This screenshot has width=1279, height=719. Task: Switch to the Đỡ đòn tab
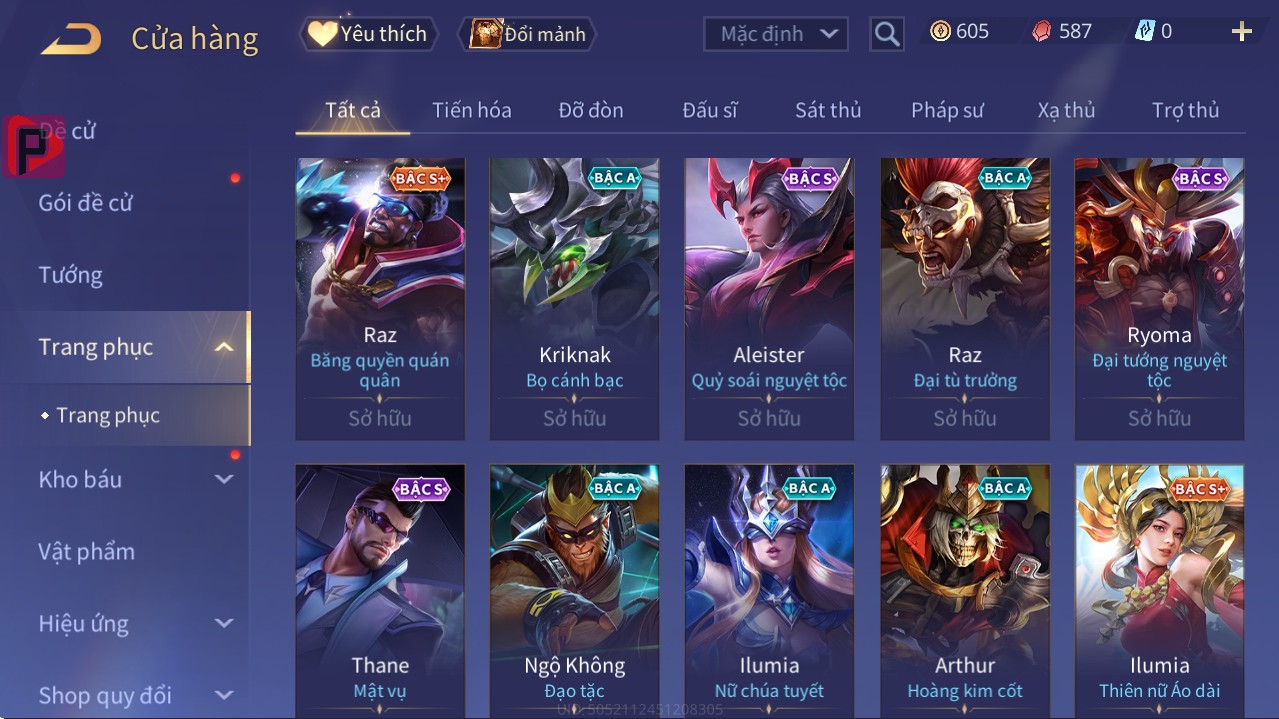tap(590, 110)
